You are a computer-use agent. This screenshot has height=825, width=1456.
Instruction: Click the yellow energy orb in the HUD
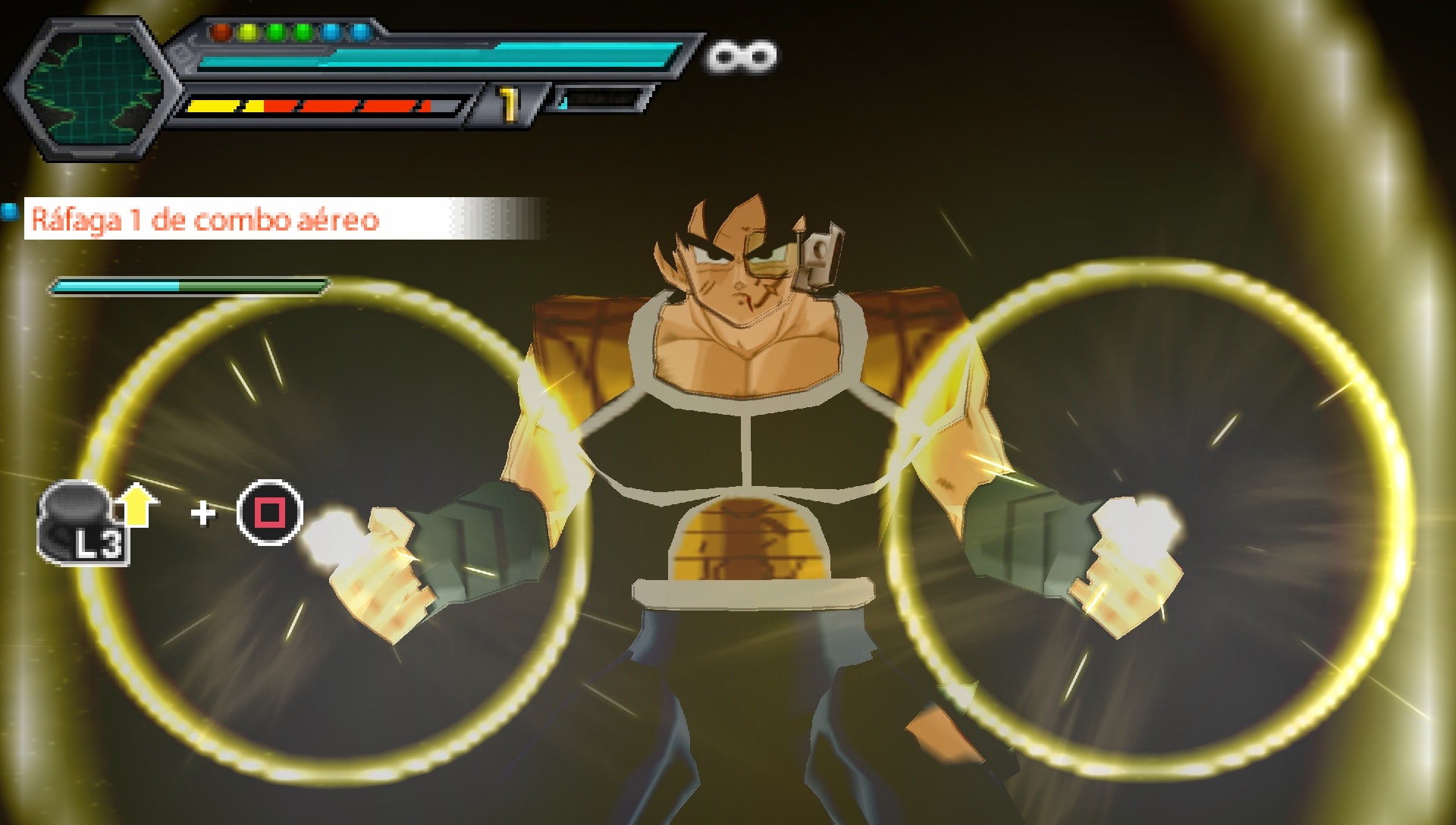(247, 32)
